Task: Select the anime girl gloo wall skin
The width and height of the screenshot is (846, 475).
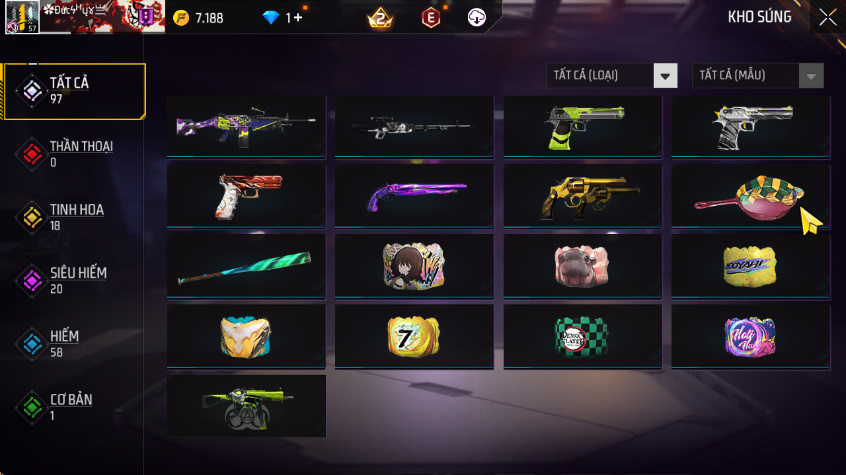Action: [414, 265]
